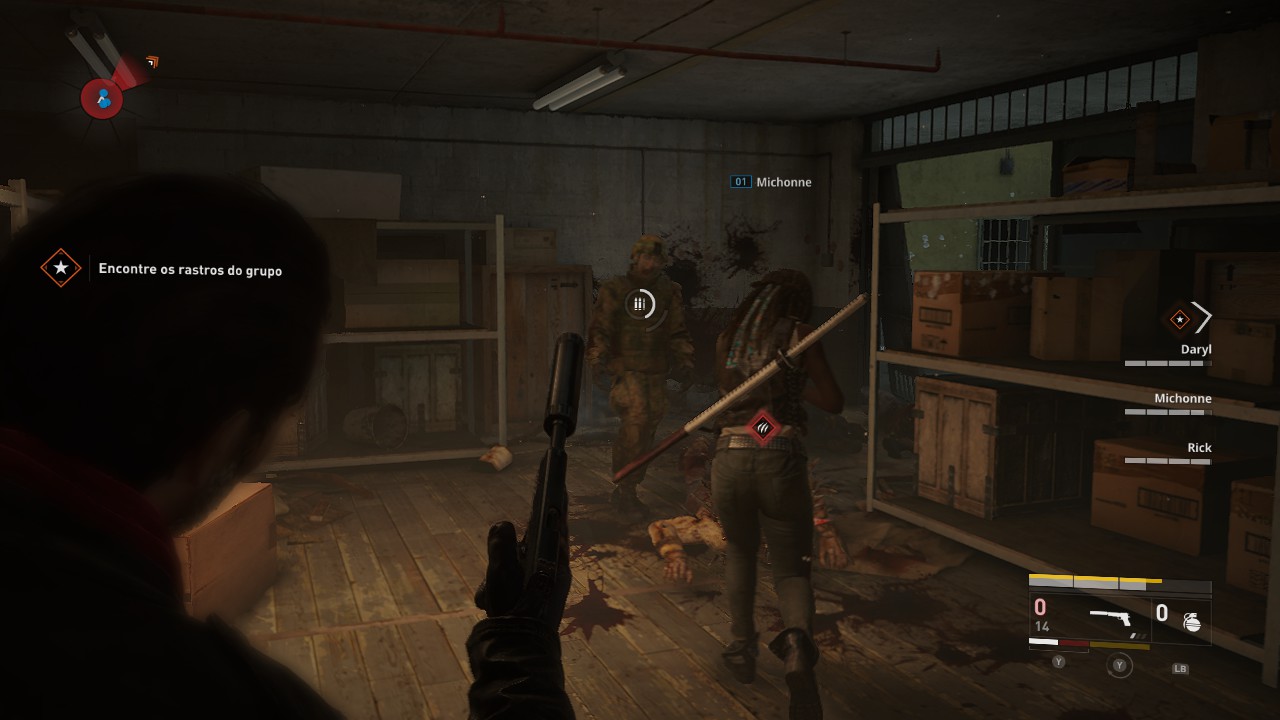1280x720 pixels.
Task: Click the red claw diamond marker
Action: (763, 429)
